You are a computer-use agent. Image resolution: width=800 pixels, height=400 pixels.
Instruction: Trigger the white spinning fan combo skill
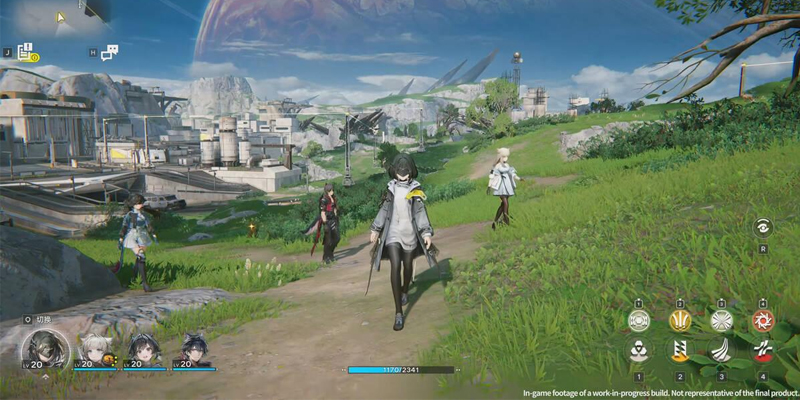tap(721, 320)
